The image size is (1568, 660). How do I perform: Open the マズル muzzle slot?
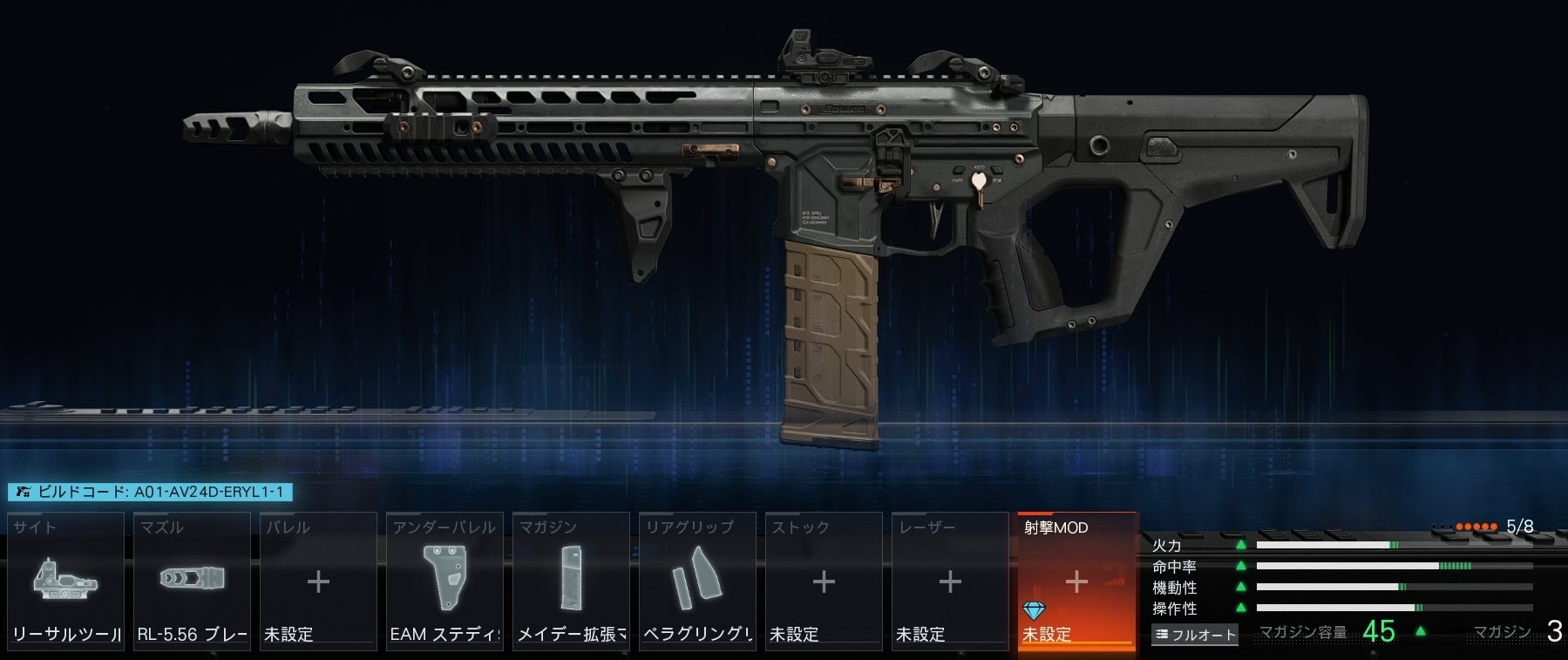(192, 582)
